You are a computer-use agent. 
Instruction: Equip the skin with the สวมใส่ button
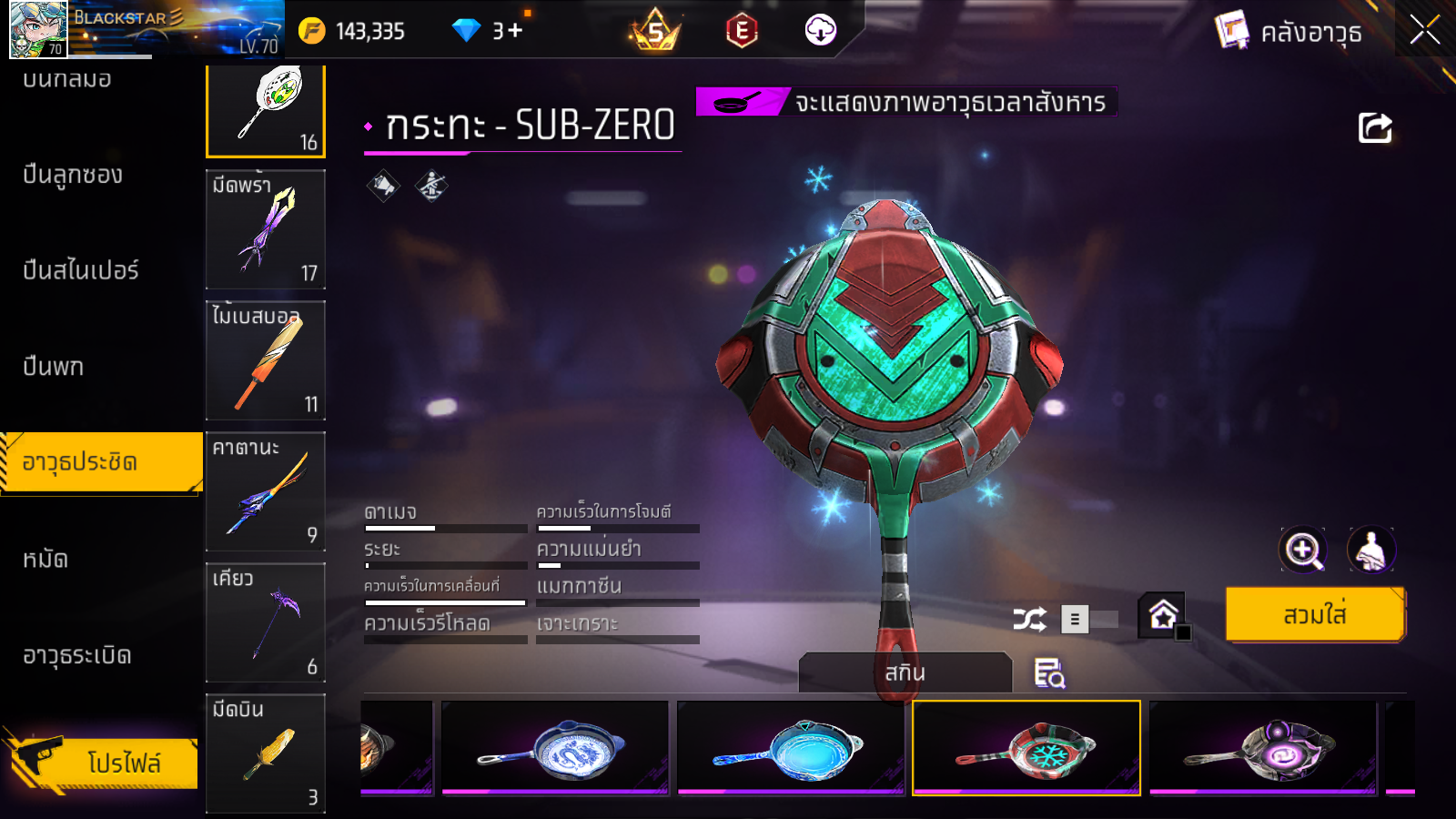[x=1314, y=615]
